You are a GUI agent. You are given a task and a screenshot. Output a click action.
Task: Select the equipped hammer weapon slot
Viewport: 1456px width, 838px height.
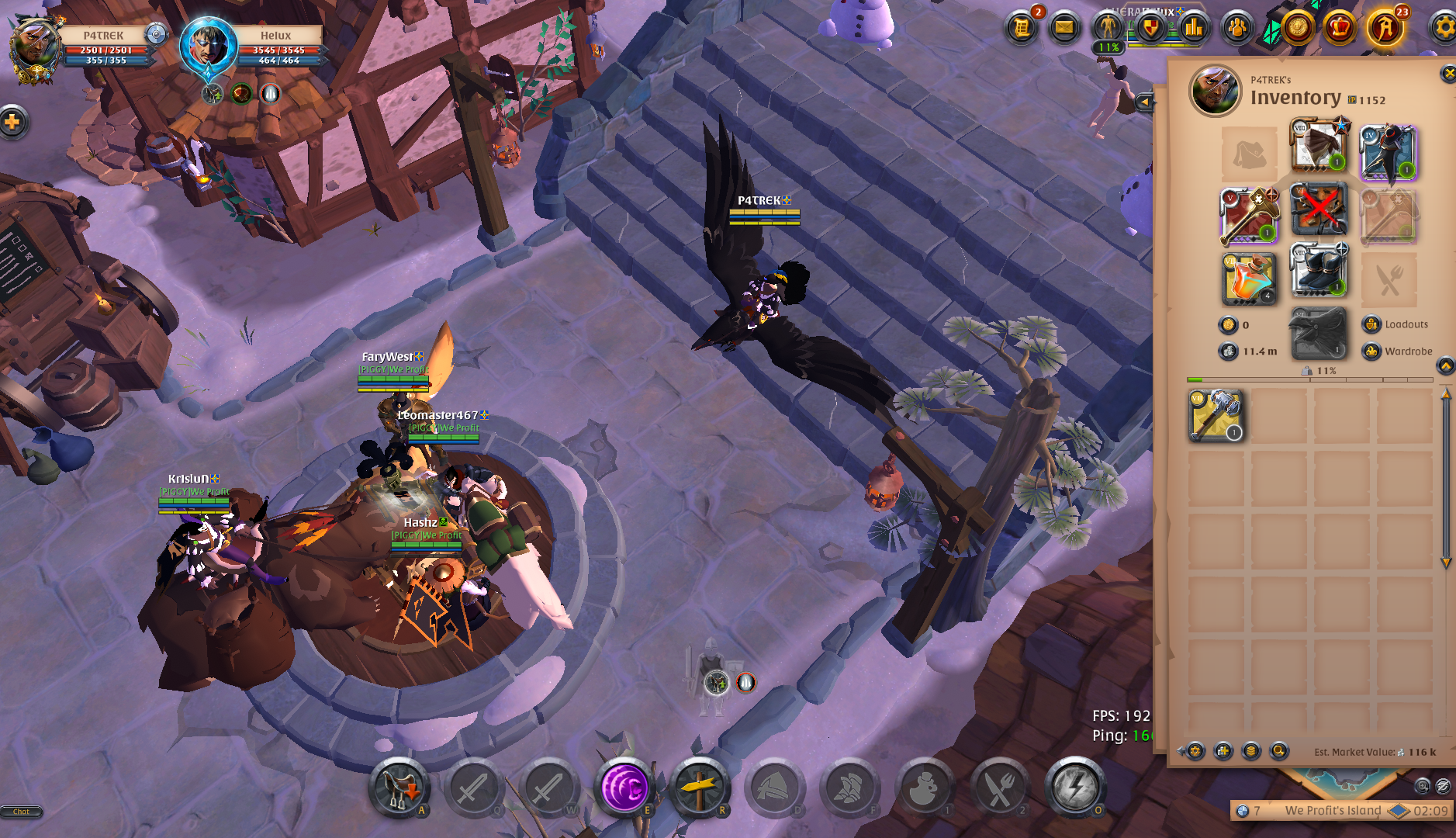(1248, 215)
